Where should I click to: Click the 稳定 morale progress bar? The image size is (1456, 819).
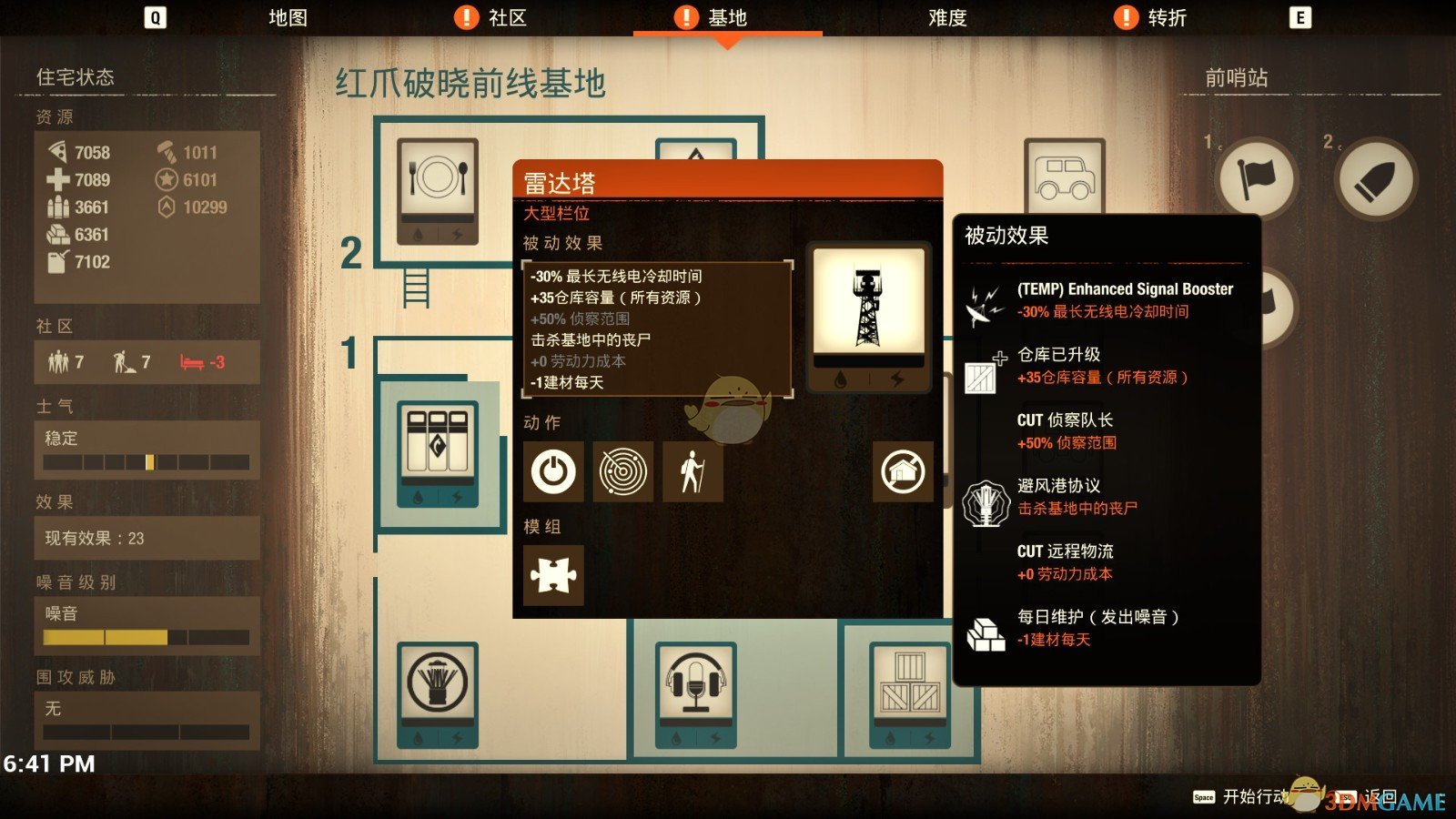[x=146, y=463]
